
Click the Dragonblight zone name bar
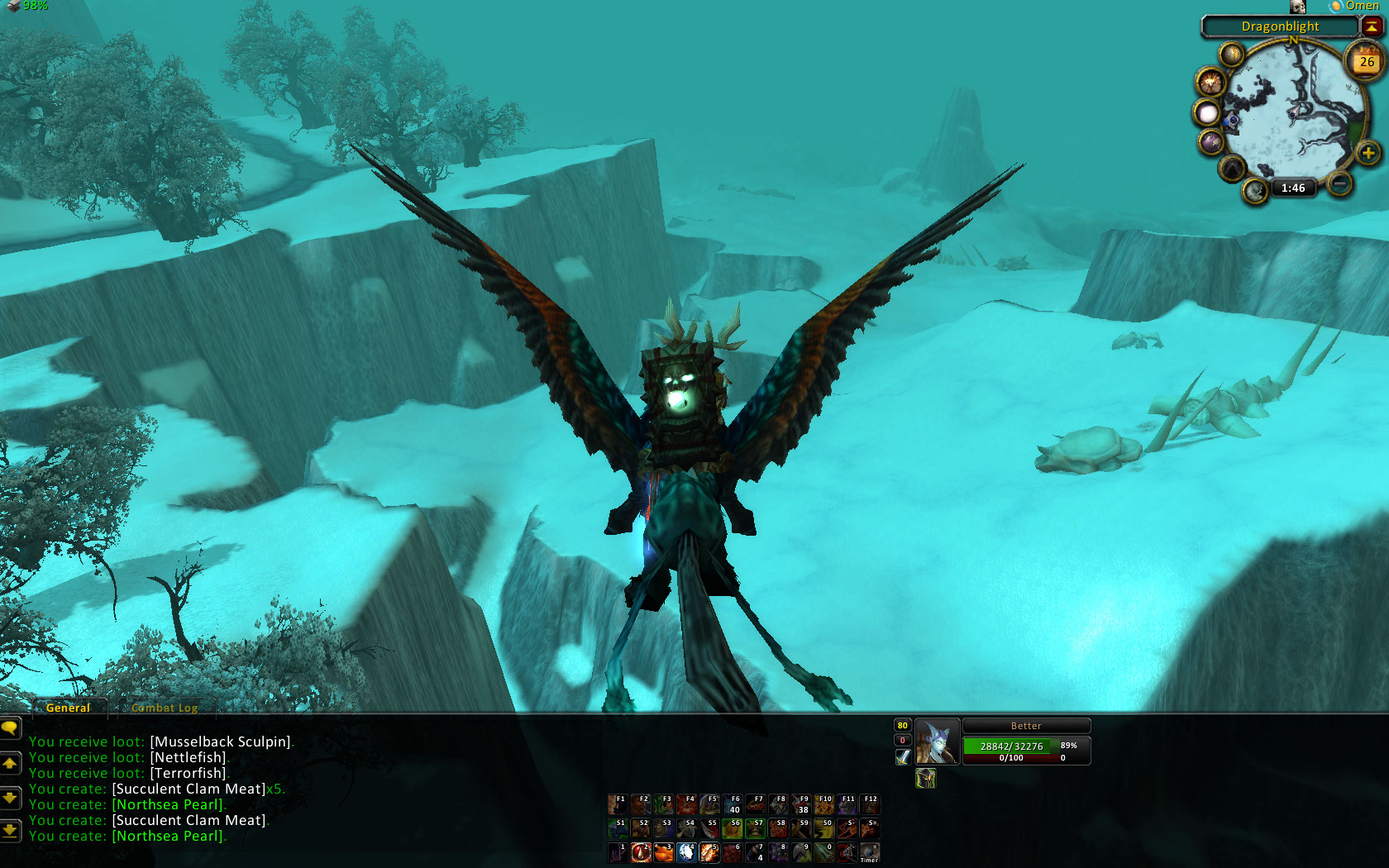coord(1280,26)
